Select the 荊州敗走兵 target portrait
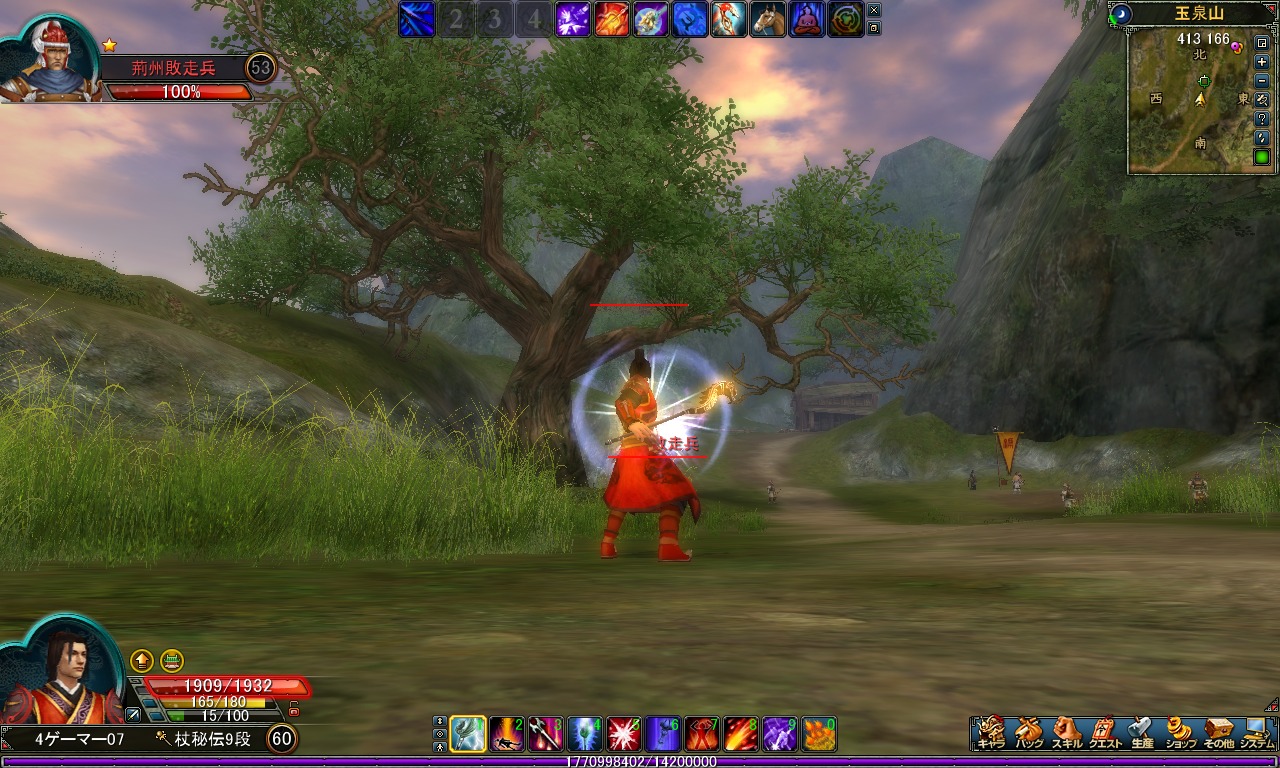This screenshot has width=1280, height=768. [48, 62]
